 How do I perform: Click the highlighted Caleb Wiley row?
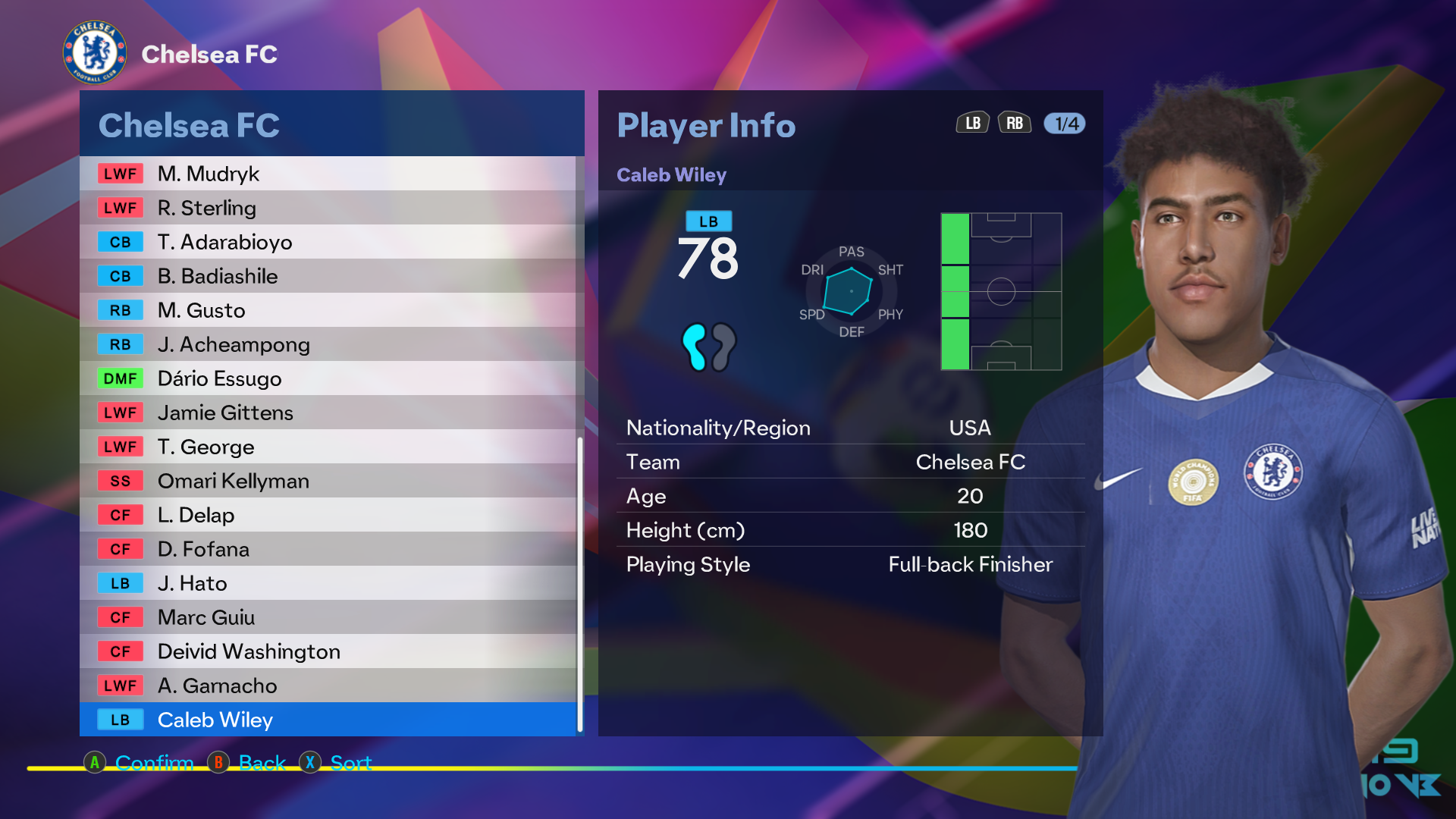328,720
